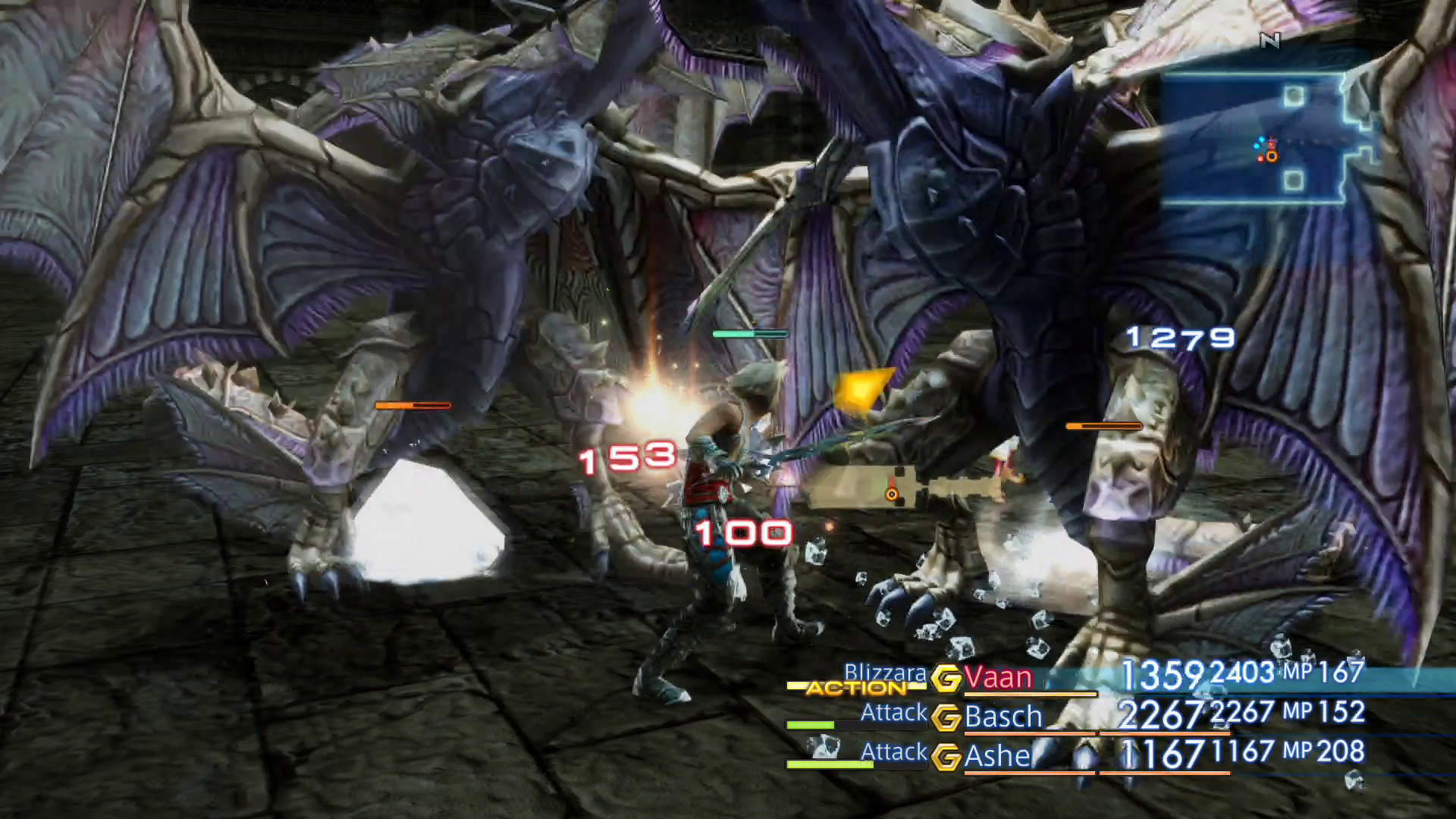Click the orange target cursor on the dragon
This screenshot has height=819, width=1456.
pyautogui.click(x=891, y=493)
